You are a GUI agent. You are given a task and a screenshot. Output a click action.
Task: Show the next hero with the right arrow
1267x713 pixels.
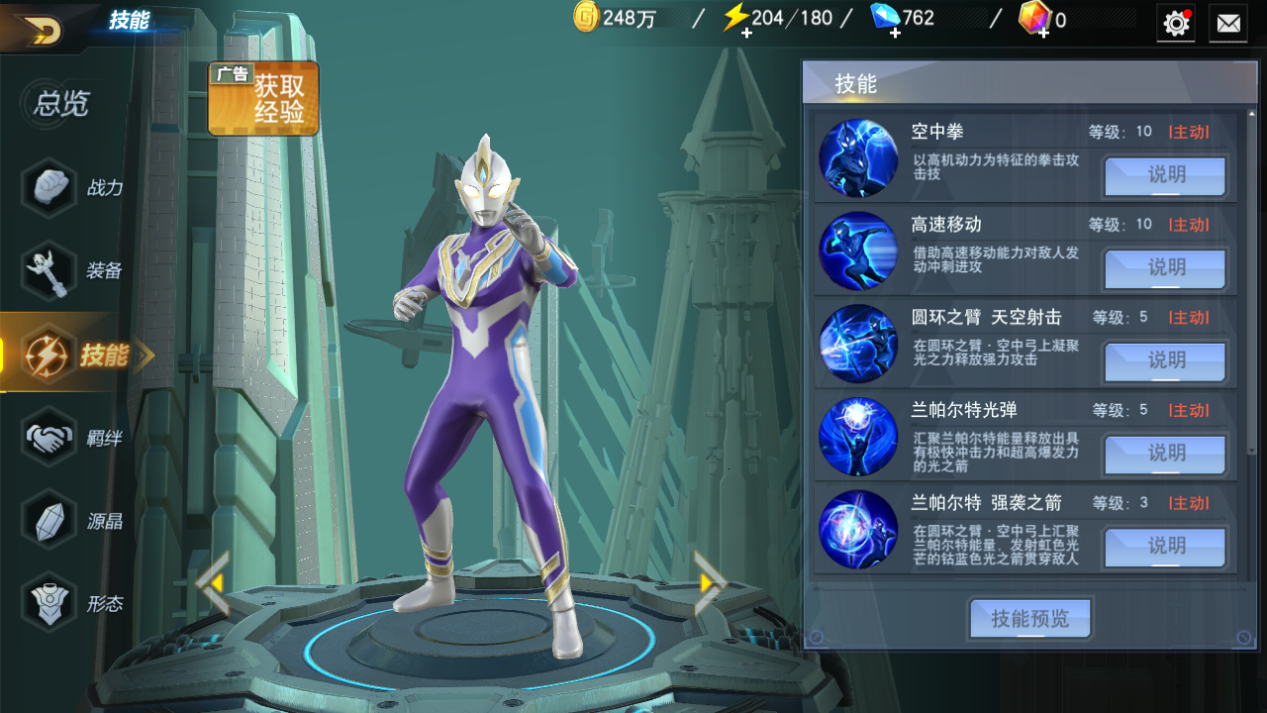pyautogui.click(x=709, y=582)
